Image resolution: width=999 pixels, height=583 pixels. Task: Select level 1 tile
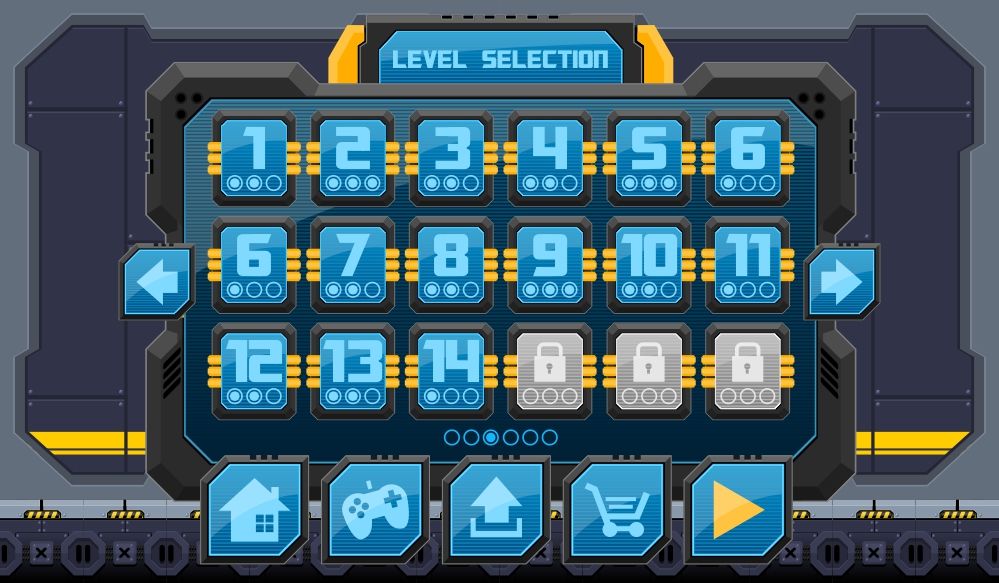click(254, 157)
